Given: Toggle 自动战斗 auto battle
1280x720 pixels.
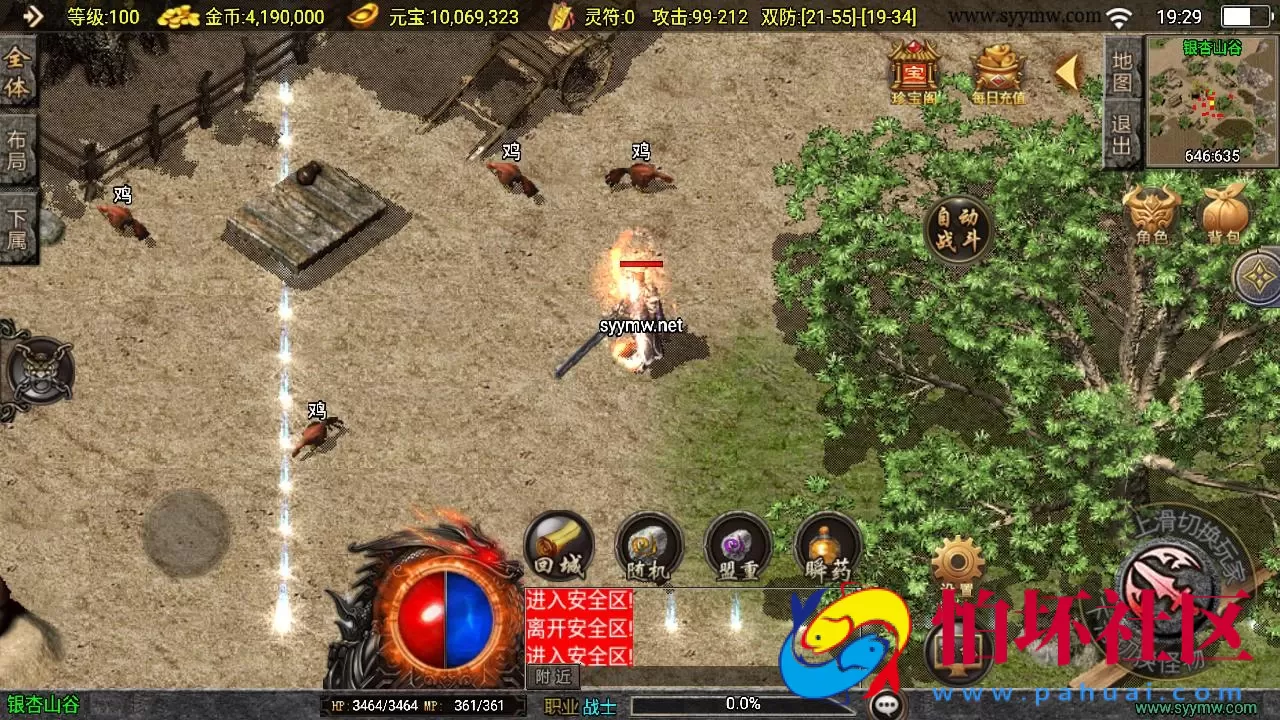Looking at the screenshot, I should [958, 229].
